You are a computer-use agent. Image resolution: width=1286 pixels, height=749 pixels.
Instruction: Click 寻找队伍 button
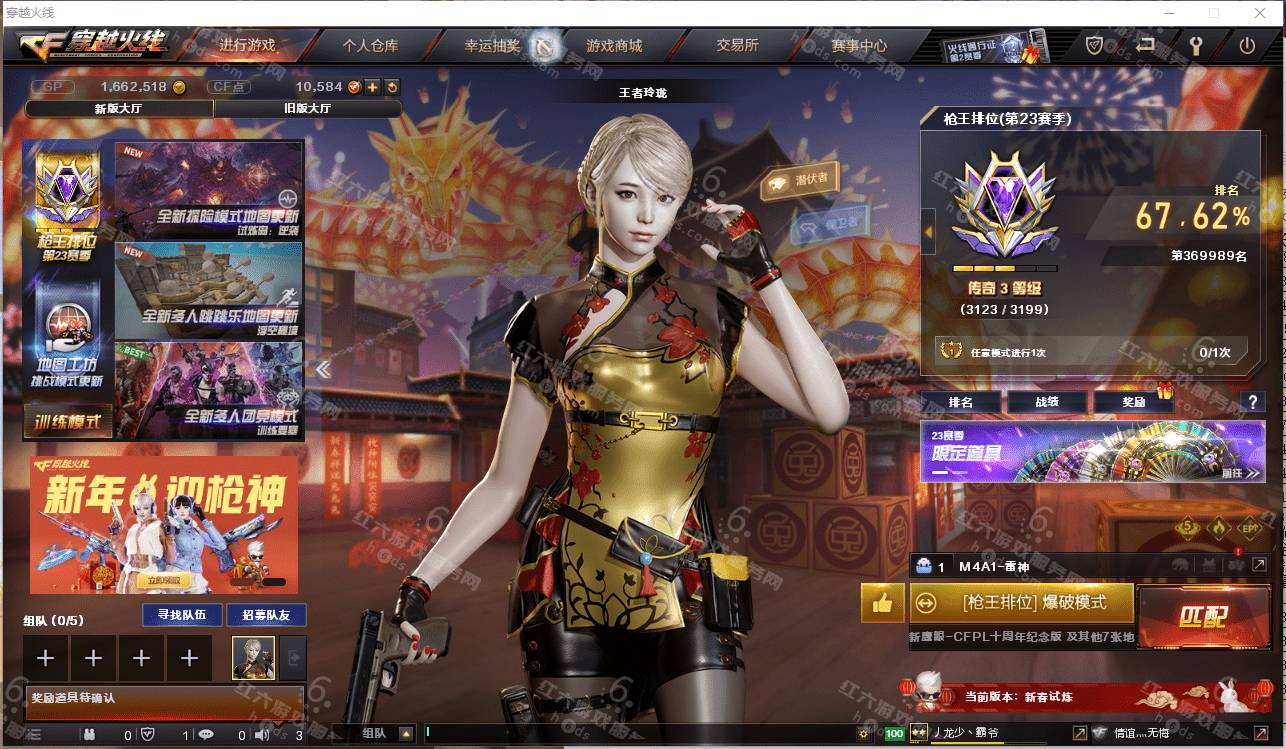175,615
